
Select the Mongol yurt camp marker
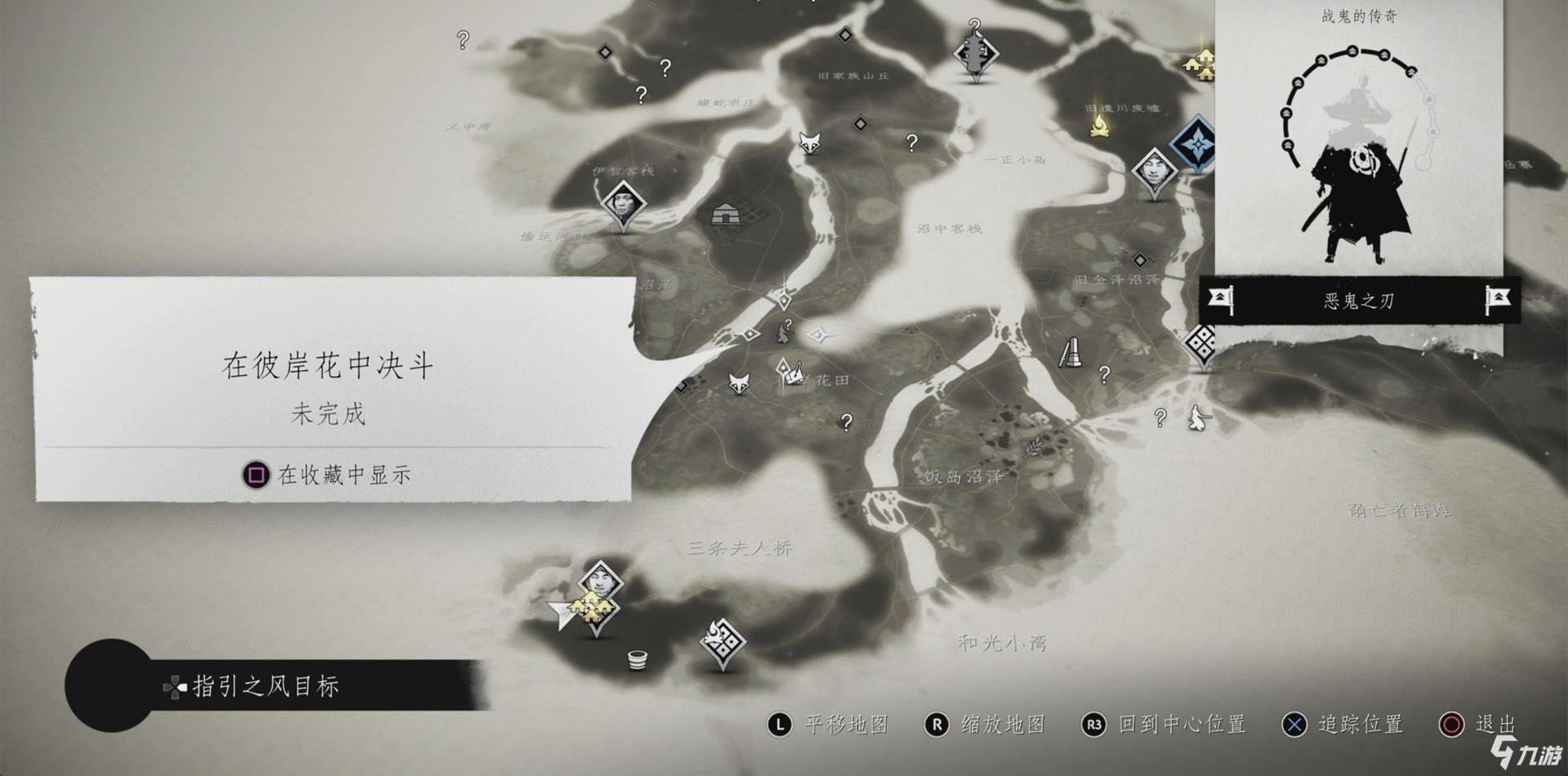tap(726, 215)
